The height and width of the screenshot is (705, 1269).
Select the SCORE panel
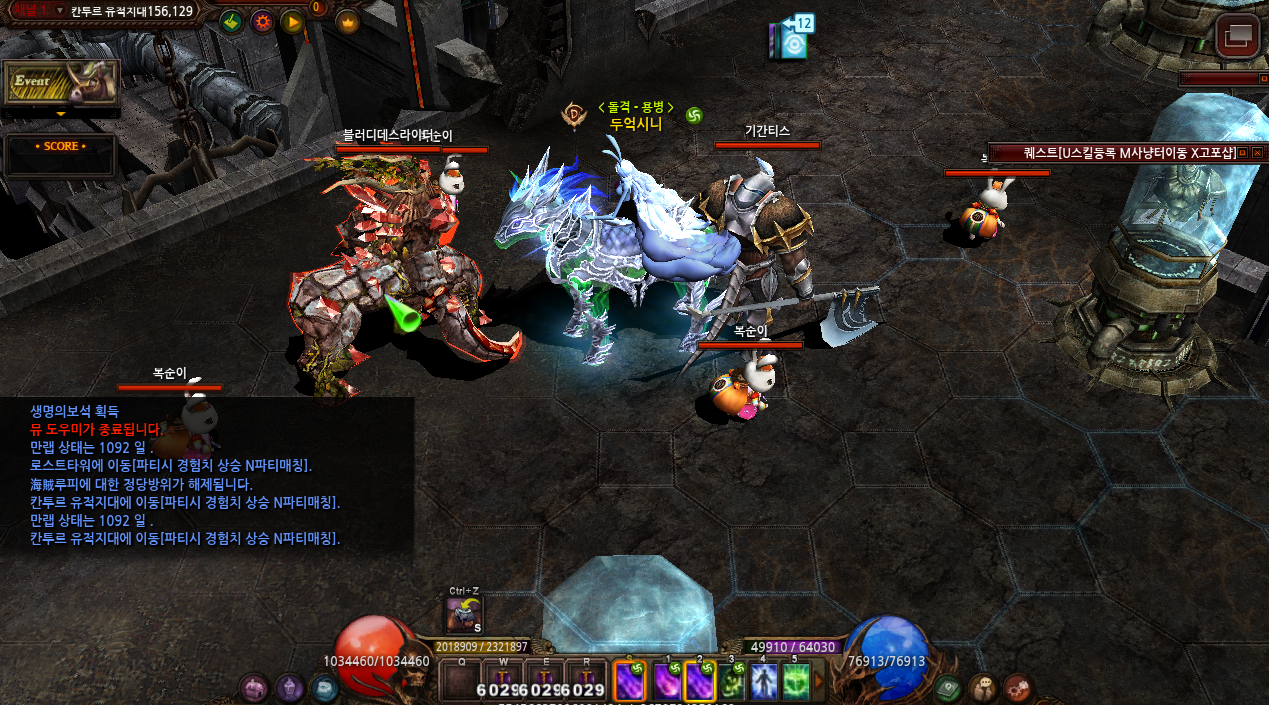(x=60, y=147)
